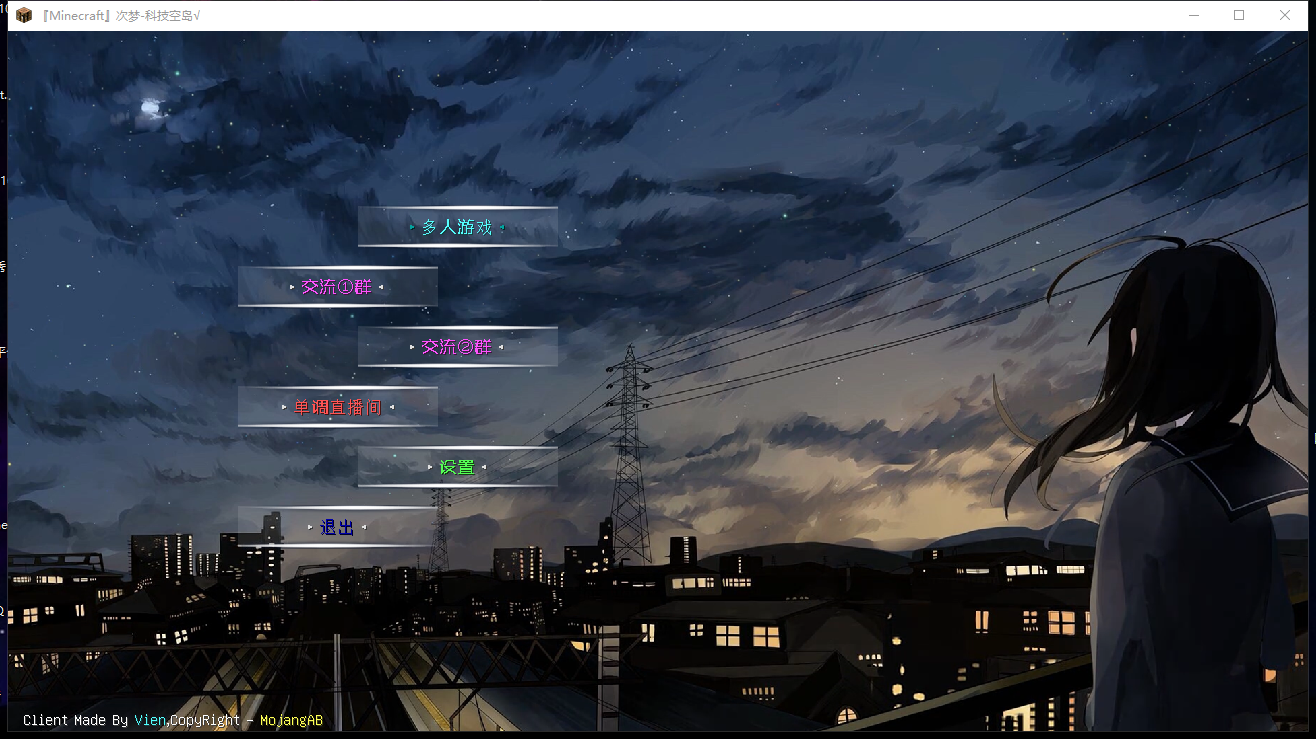The image size is (1316, 739).
Task: Open the 单调直播间 live room
Action: pyautogui.click(x=337, y=407)
